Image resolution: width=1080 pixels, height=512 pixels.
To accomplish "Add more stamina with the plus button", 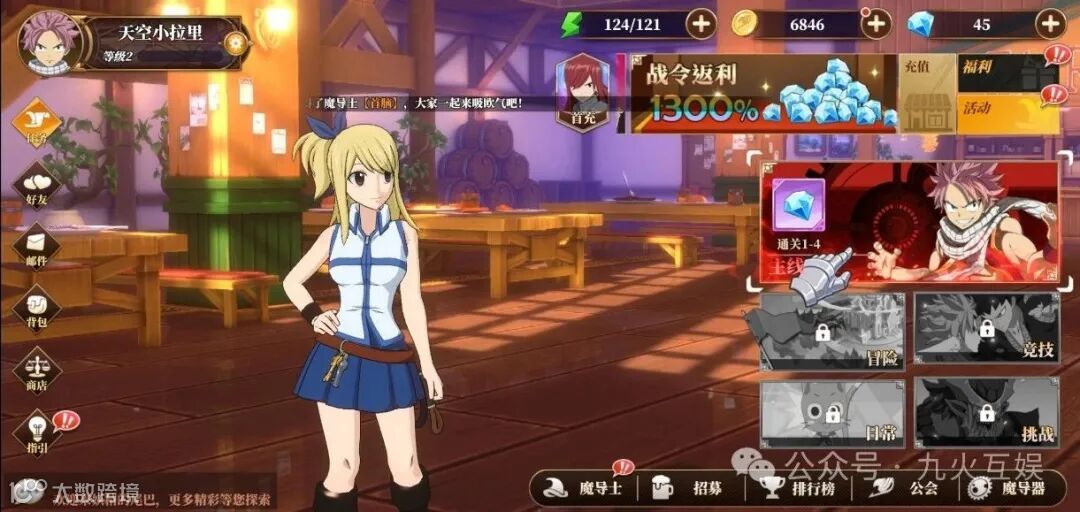I will click(700, 23).
